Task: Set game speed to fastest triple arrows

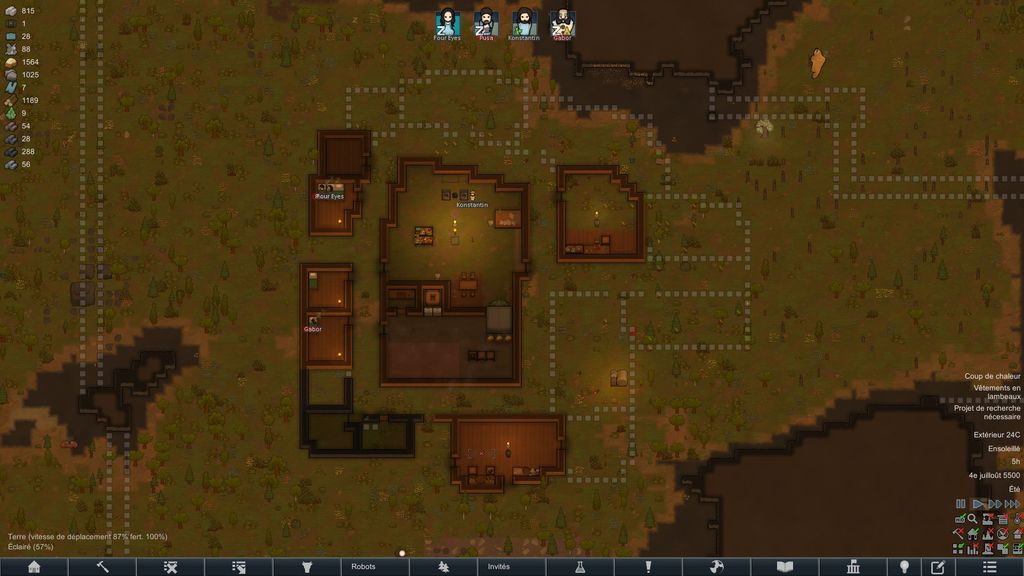Action: [1012, 504]
